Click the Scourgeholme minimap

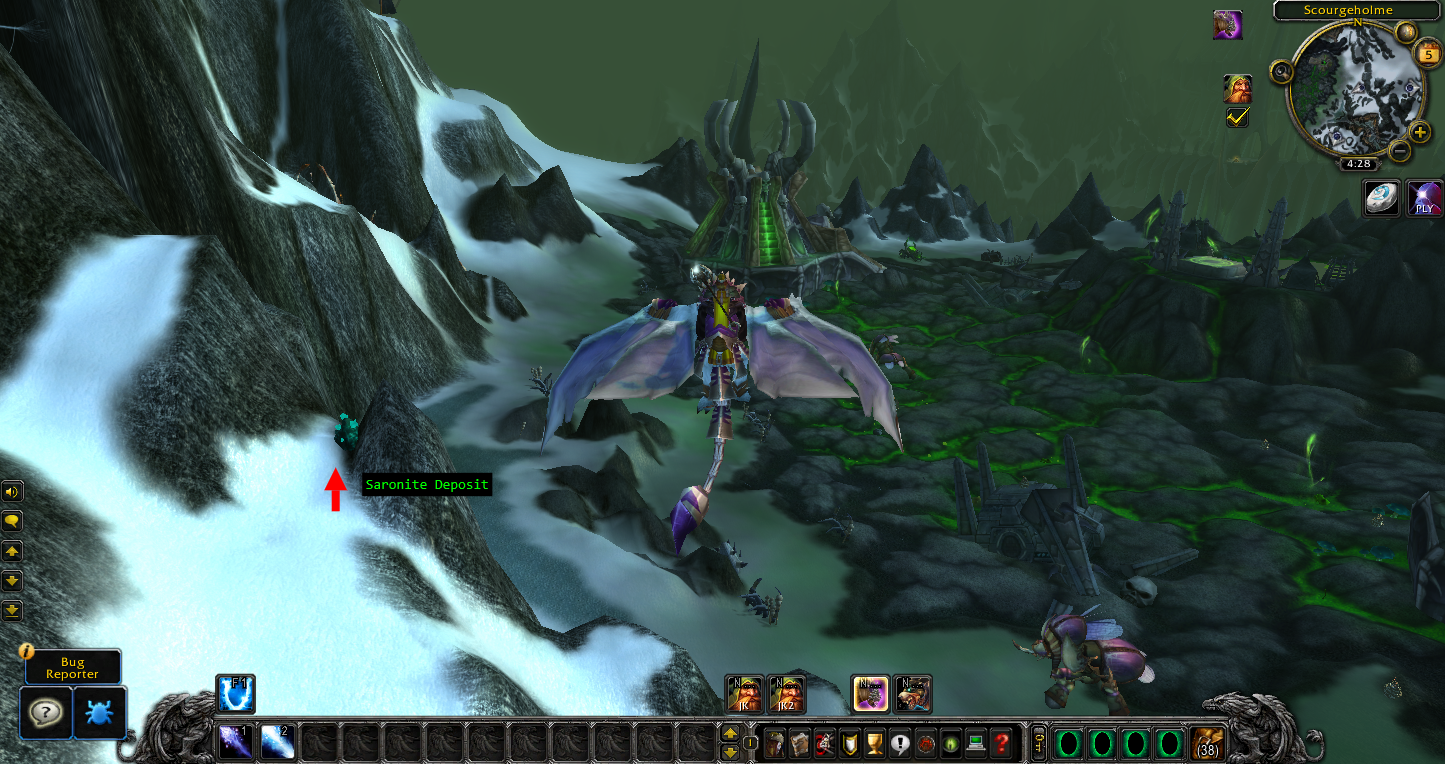(x=1355, y=90)
